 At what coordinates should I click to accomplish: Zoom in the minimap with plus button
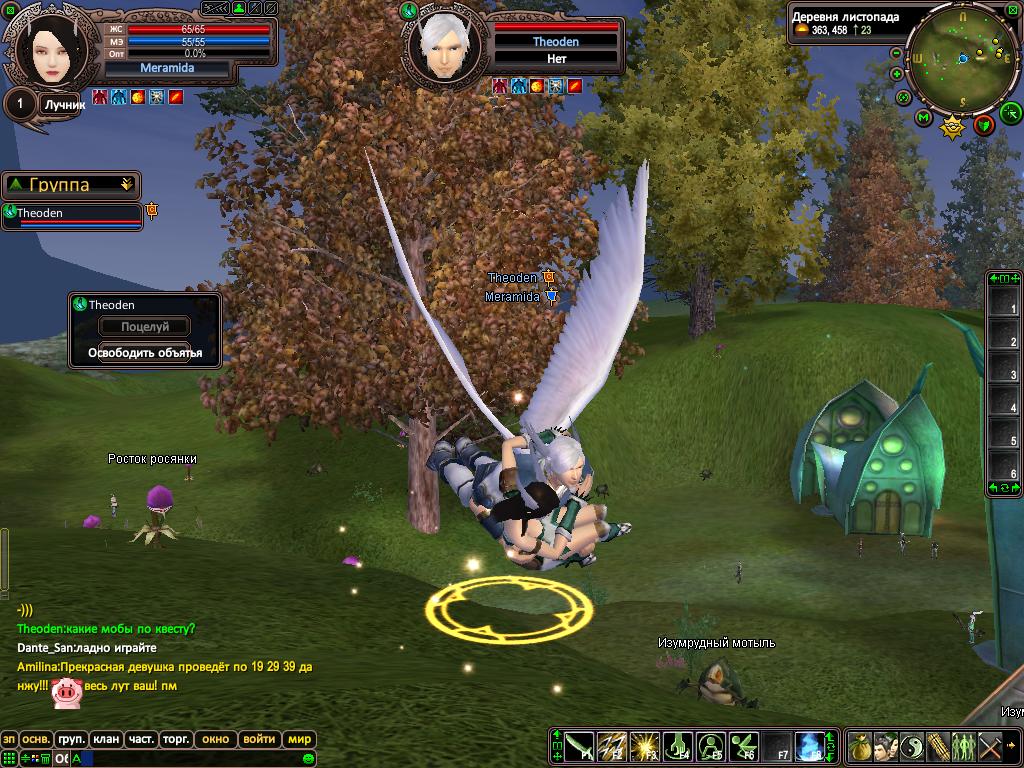tap(896, 73)
